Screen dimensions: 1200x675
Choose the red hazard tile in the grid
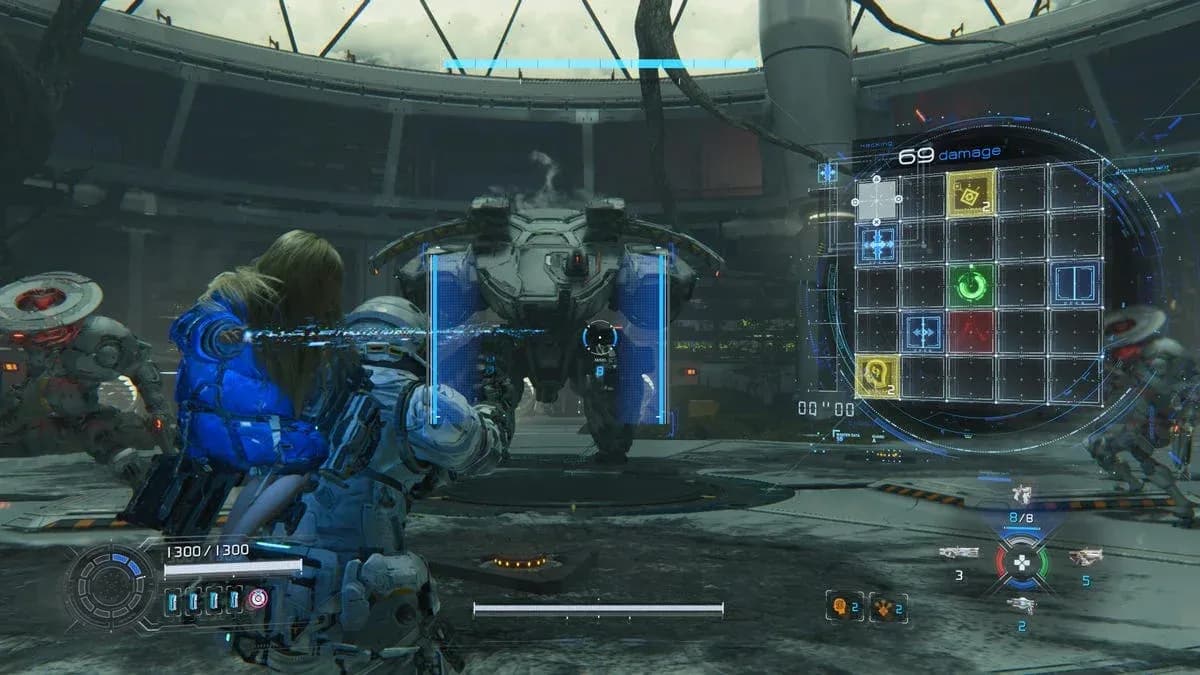point(972,331)
